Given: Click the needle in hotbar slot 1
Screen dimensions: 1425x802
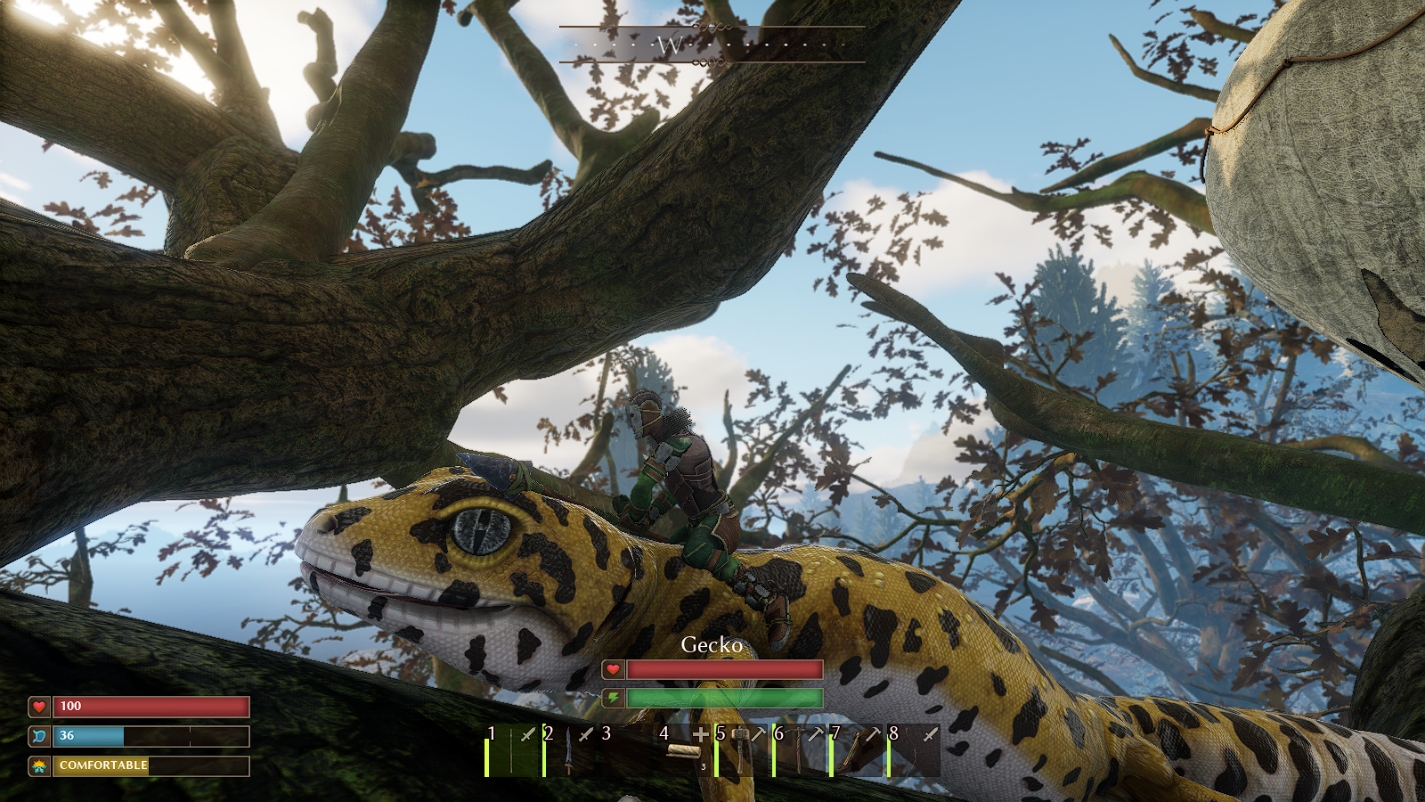Looking at the screenshot, I should 512,750.
